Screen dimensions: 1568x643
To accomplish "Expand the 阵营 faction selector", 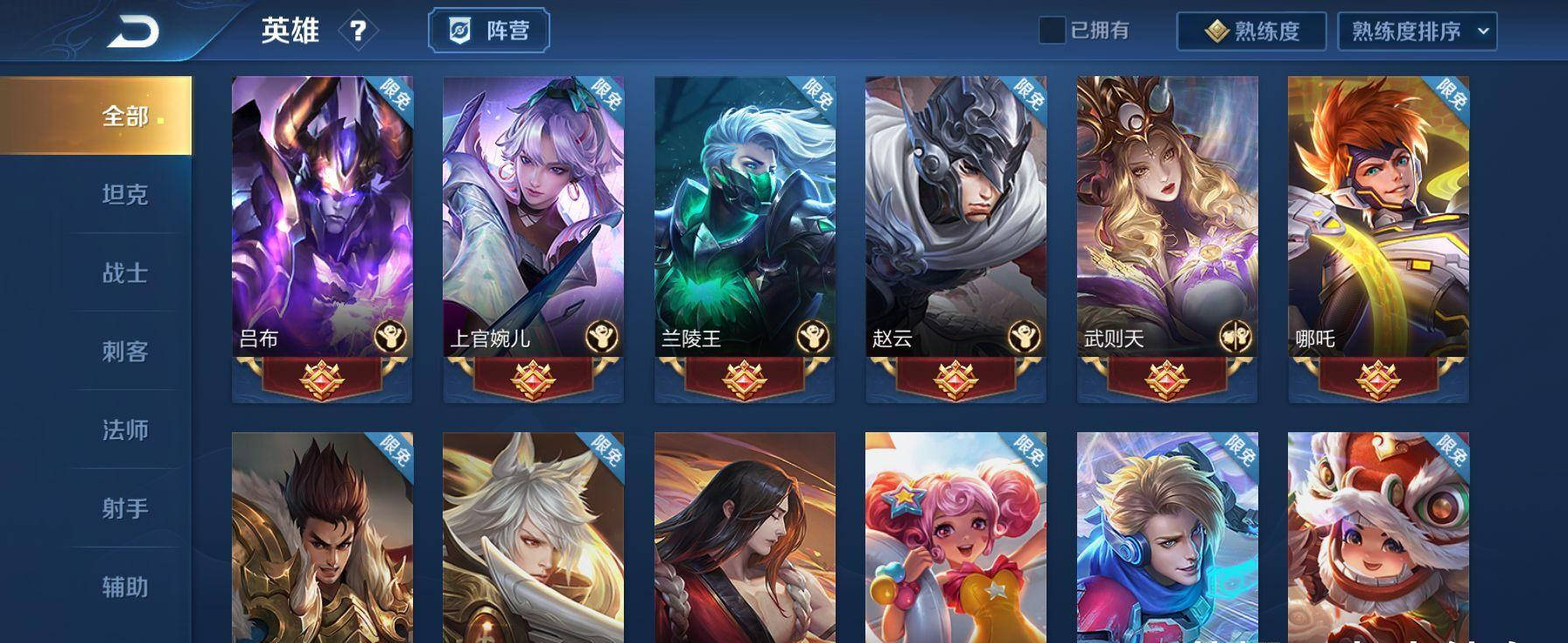I will point(488,29).
